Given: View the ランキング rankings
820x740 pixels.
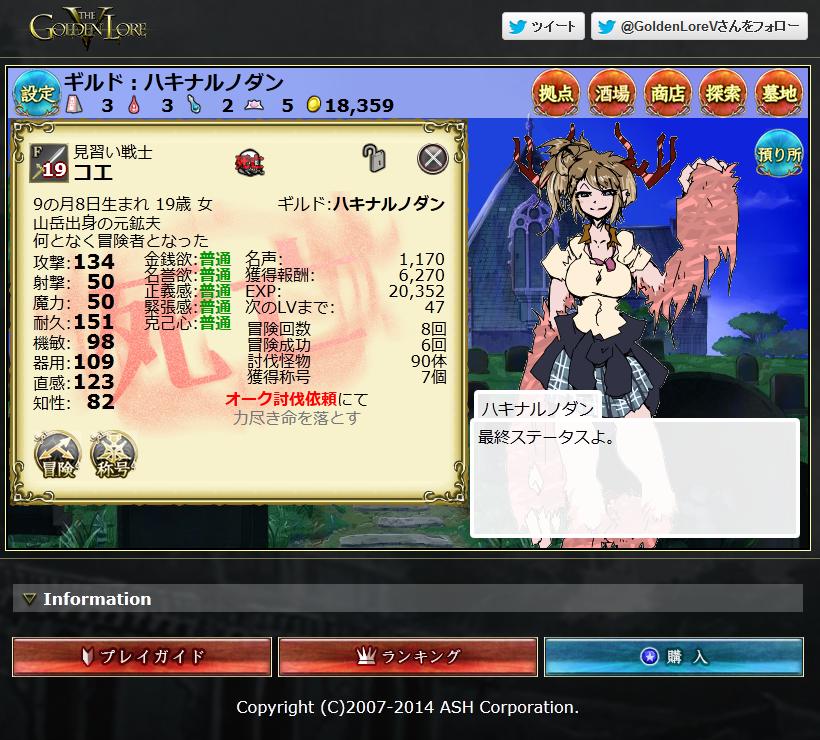Looking at the screenshot, I should click(408, 657).
